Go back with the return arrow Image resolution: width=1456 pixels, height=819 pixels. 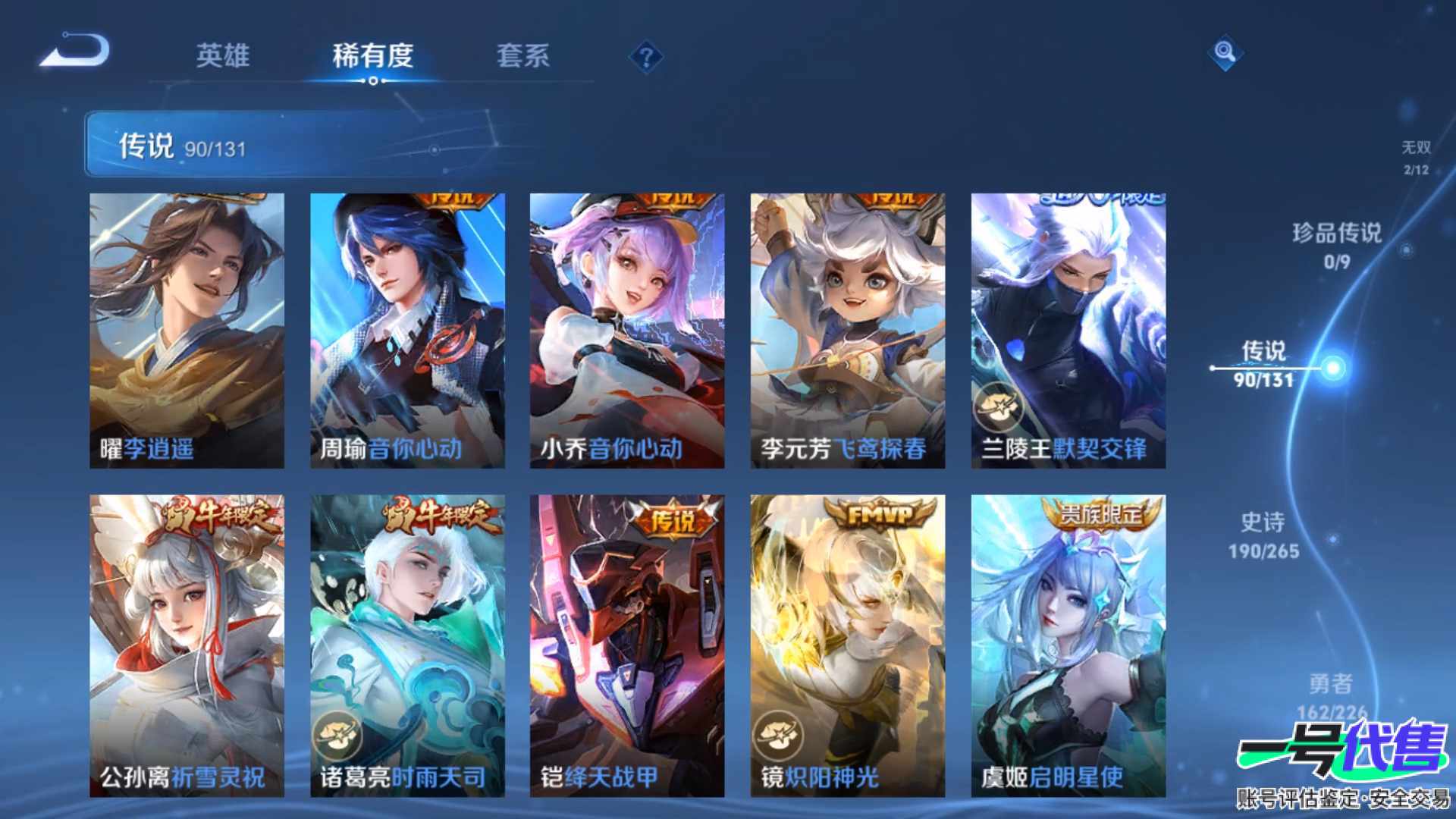76,52
